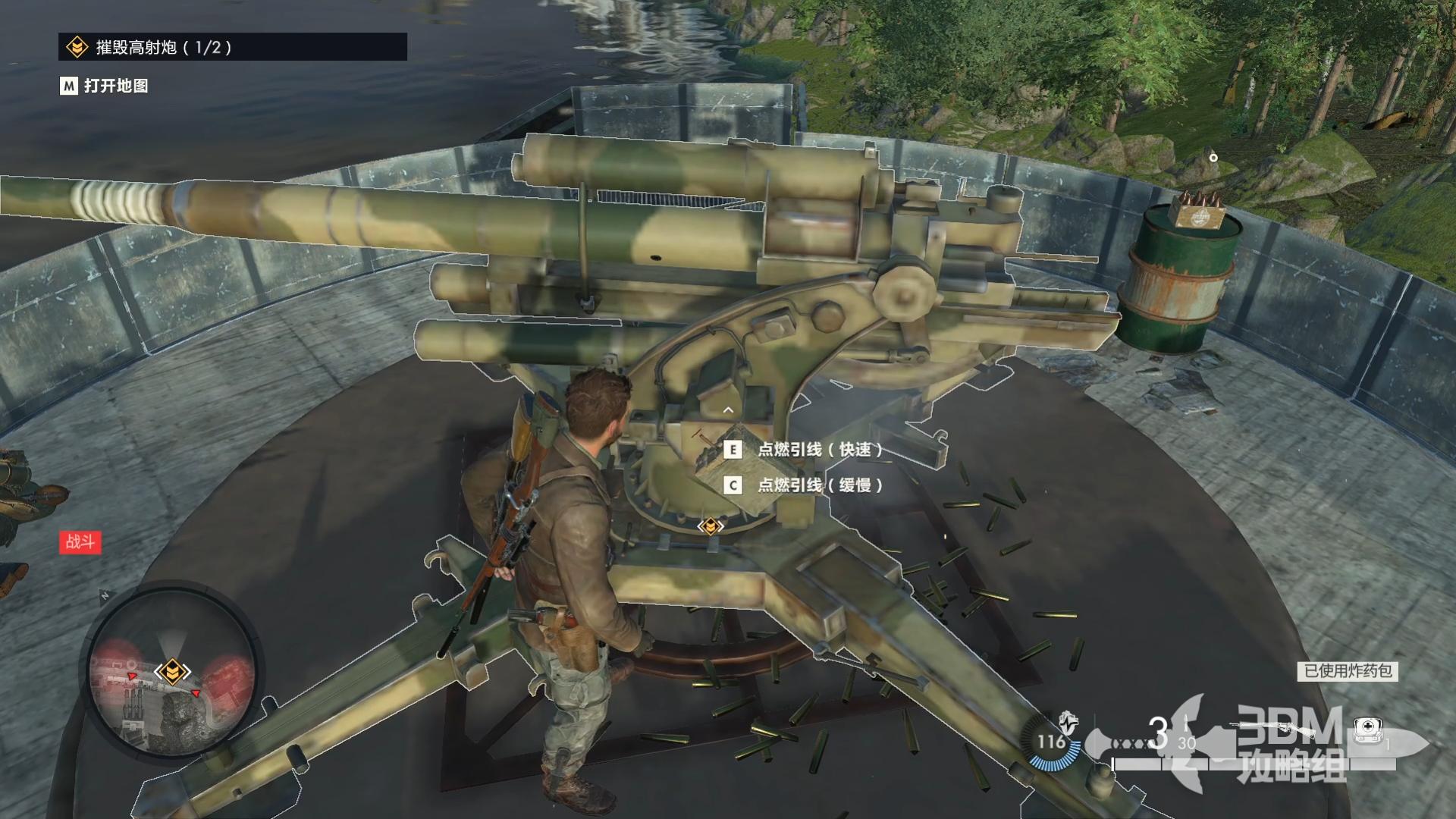1456x819 pixels.
Task: Select the medkit item icon
Action: pyautogui.click(x=1366, y=730)
